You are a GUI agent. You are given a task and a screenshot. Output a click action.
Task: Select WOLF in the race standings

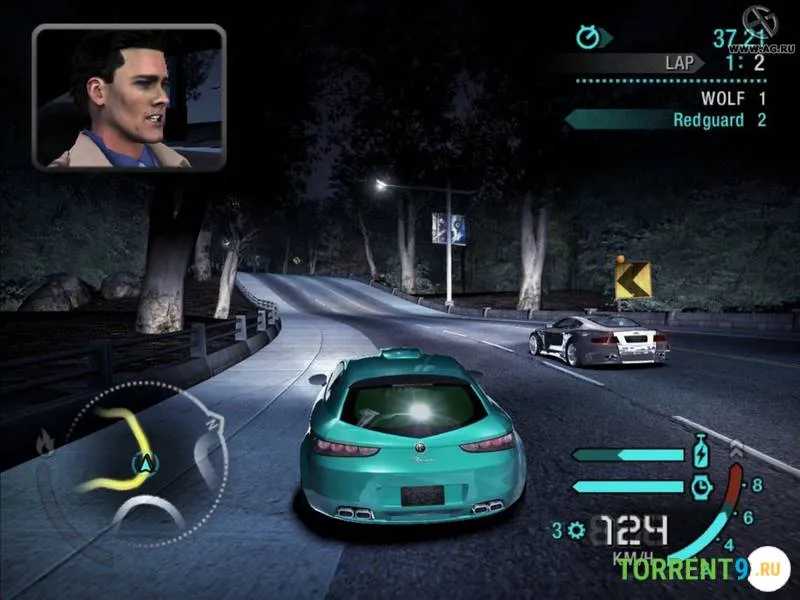pos(733,98)
